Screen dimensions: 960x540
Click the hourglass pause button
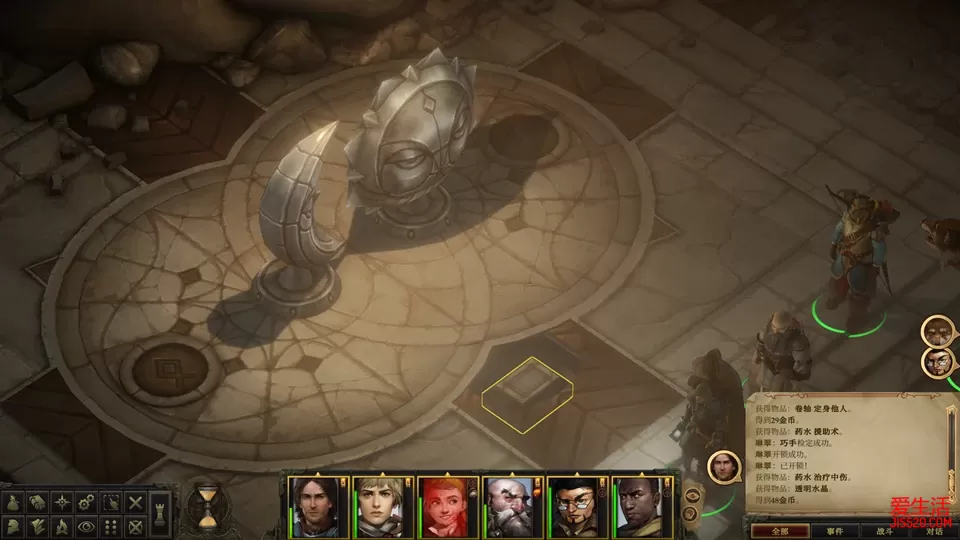pos(207,505)
